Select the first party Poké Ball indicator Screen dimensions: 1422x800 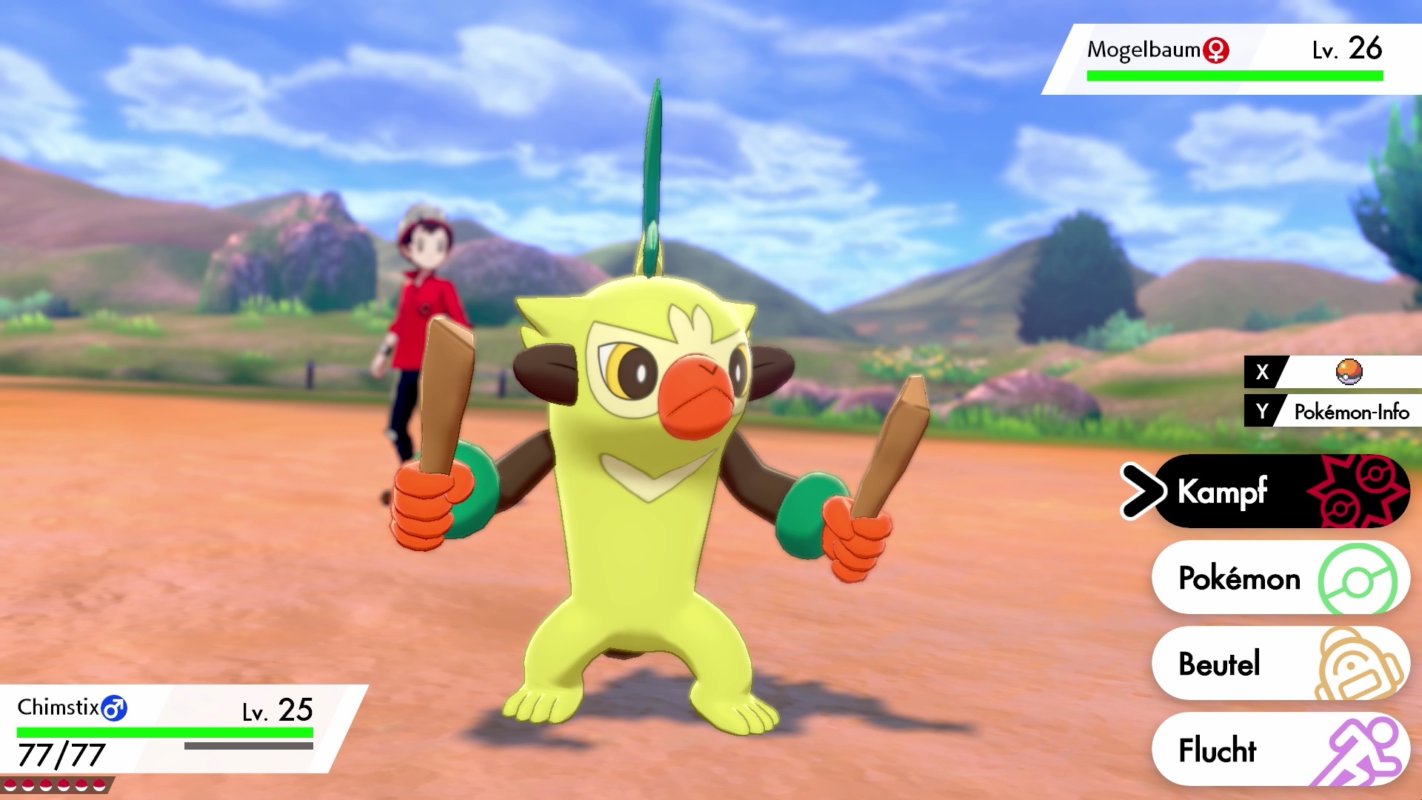(x=11, y=784)
